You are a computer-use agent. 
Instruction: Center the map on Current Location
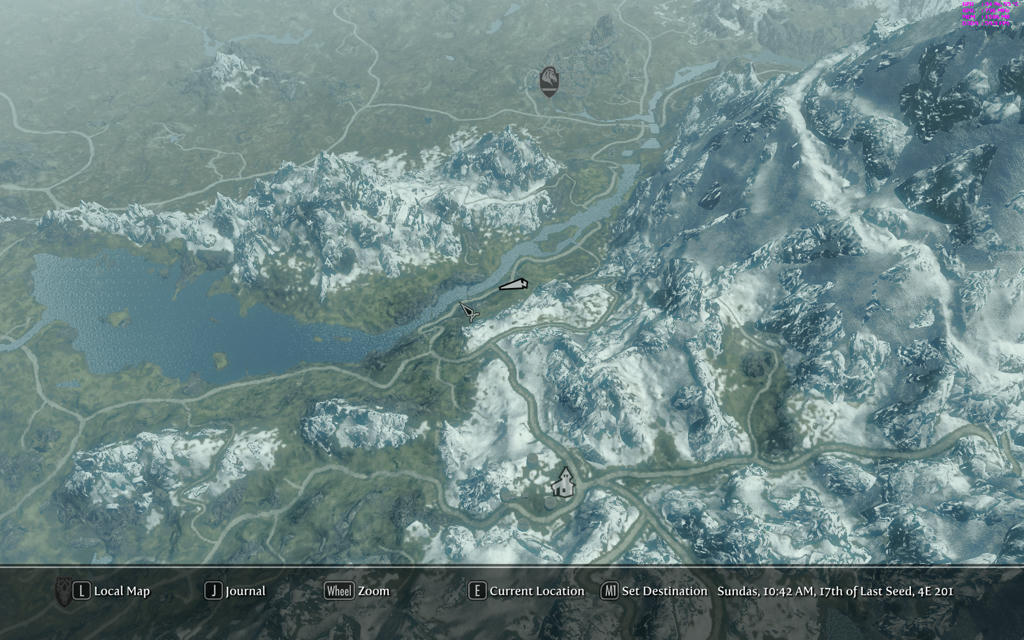(x=527, y=591)
